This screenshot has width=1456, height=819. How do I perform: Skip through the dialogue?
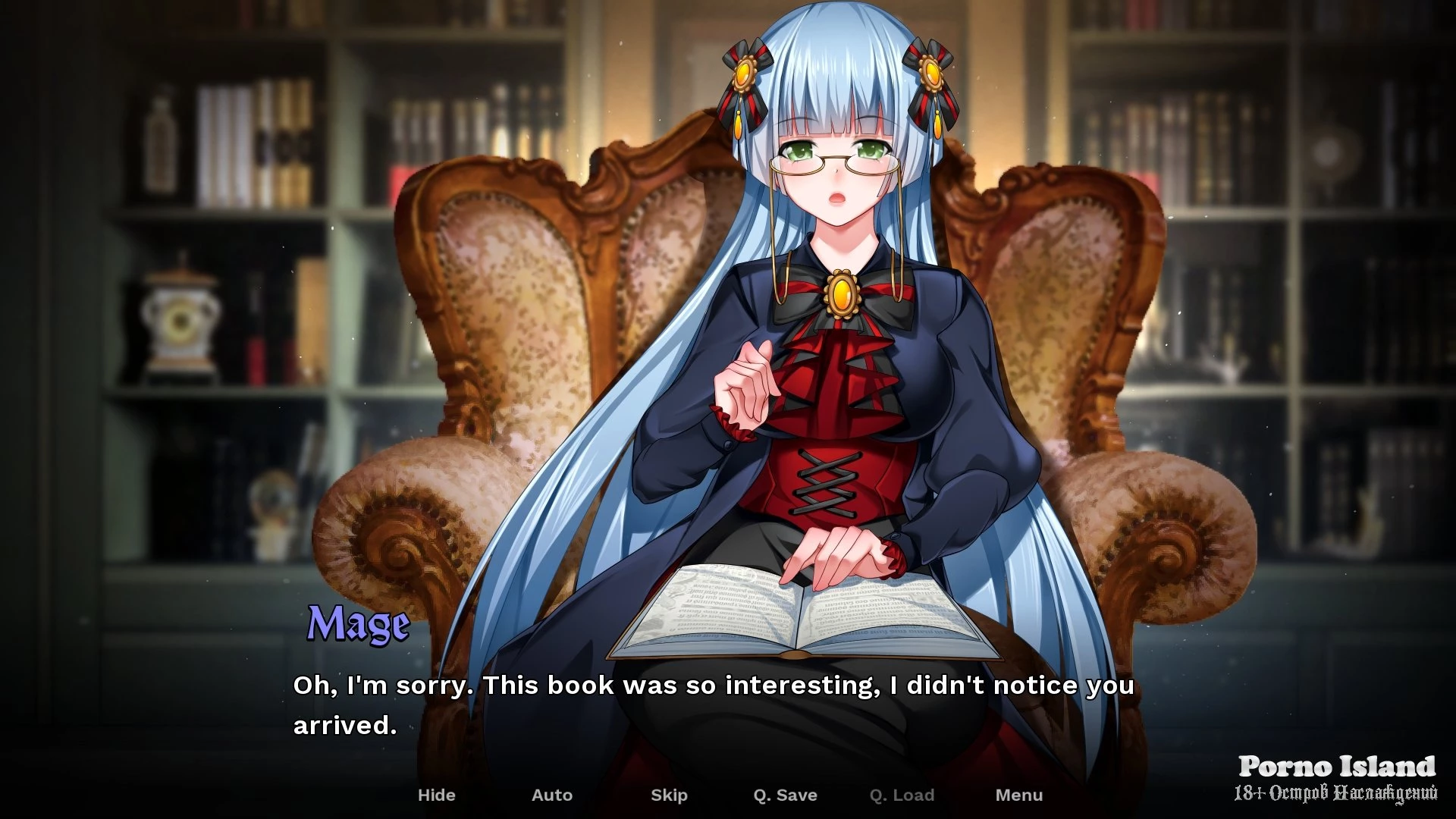pyautogui.click(x=669, y=795)
